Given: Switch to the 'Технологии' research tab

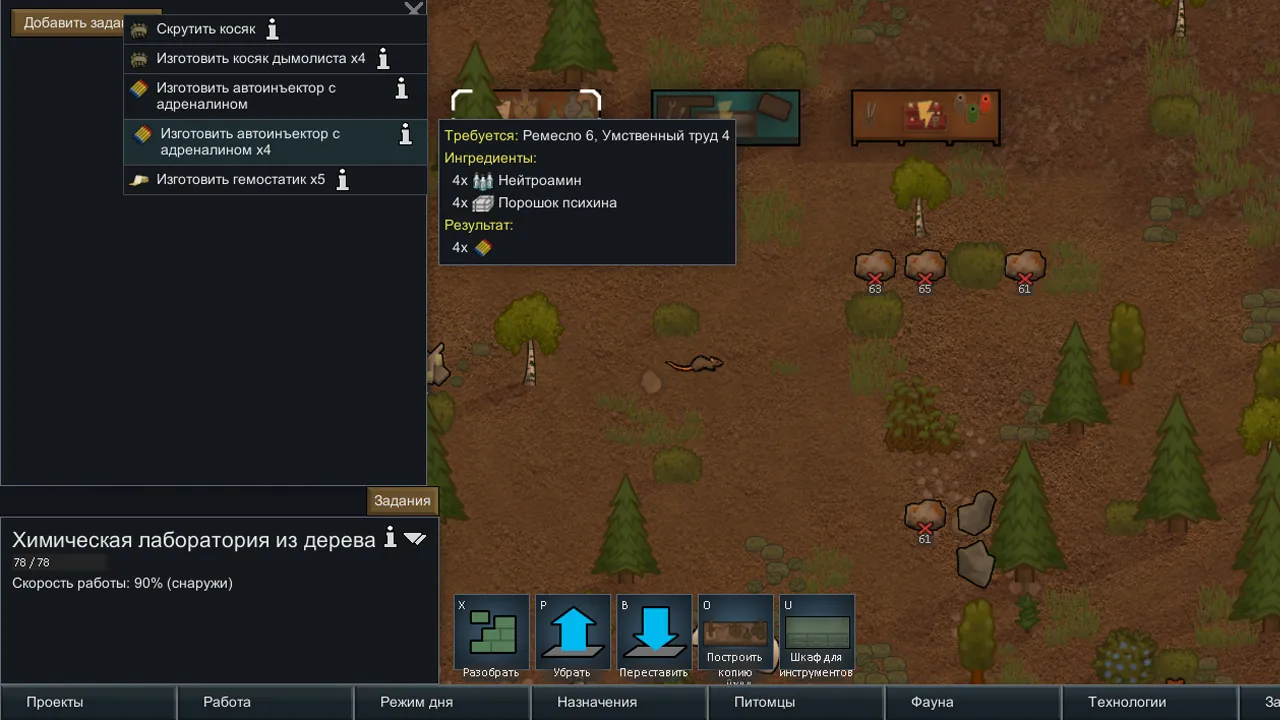Looking at the screenshot, I should click(x=1127, y=702).
